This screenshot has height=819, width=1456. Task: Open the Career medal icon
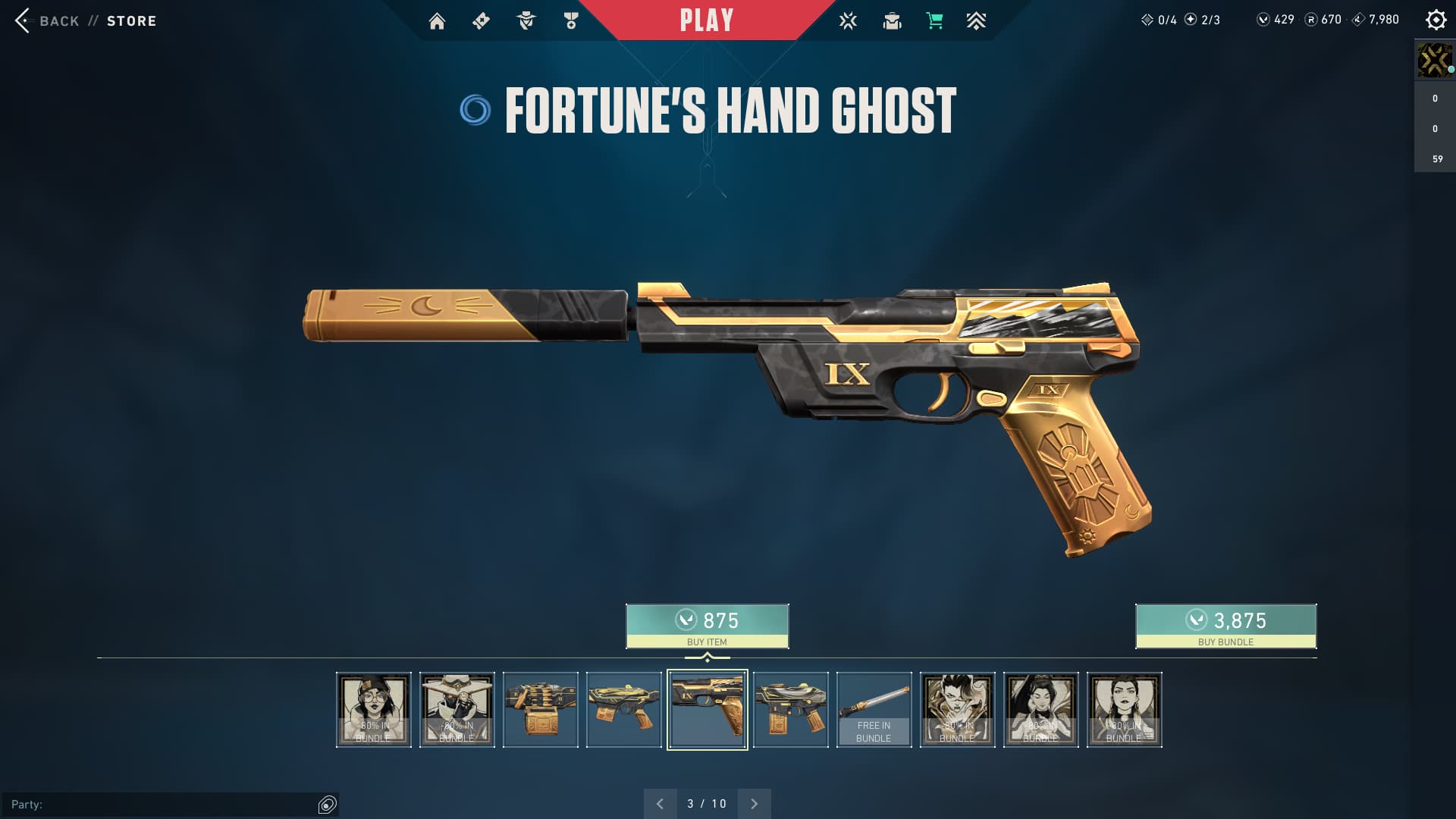click(571, 21)
